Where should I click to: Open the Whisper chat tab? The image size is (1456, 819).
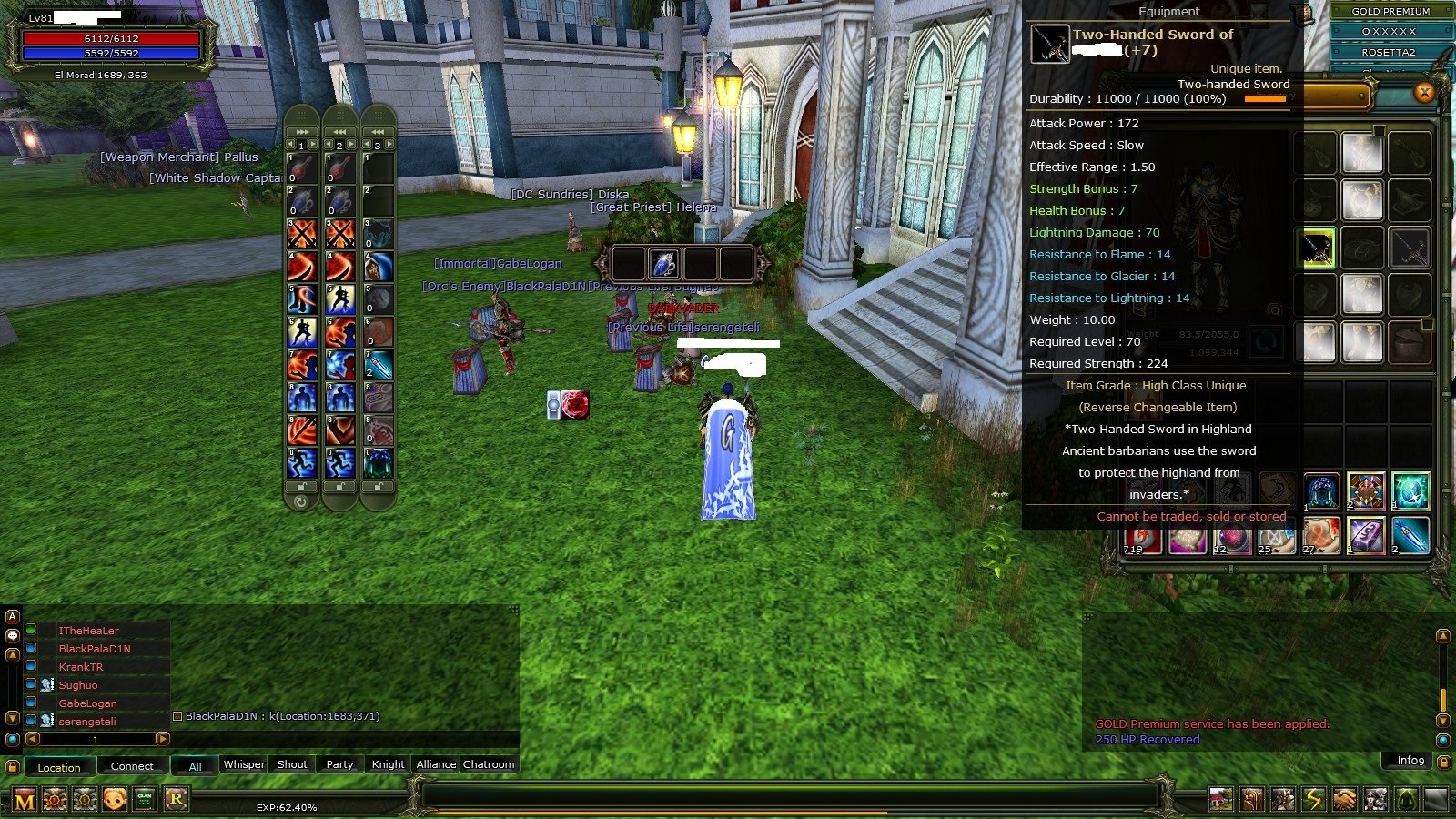click(243, 764)
